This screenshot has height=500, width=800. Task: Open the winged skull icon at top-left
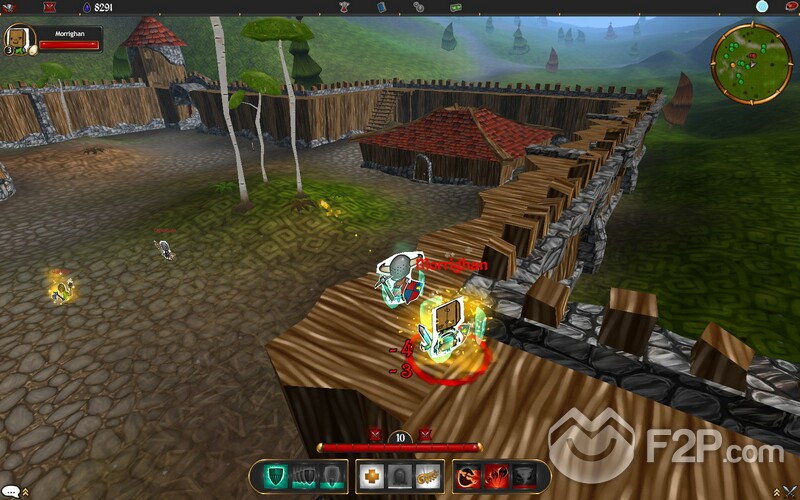(10, 7)
